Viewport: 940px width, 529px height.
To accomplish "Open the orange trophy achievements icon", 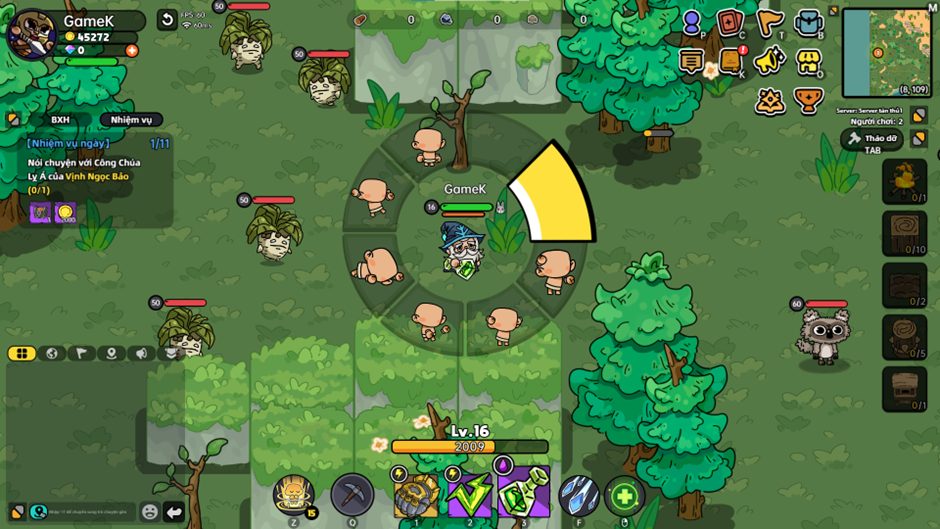I will (x=808, y=100).
